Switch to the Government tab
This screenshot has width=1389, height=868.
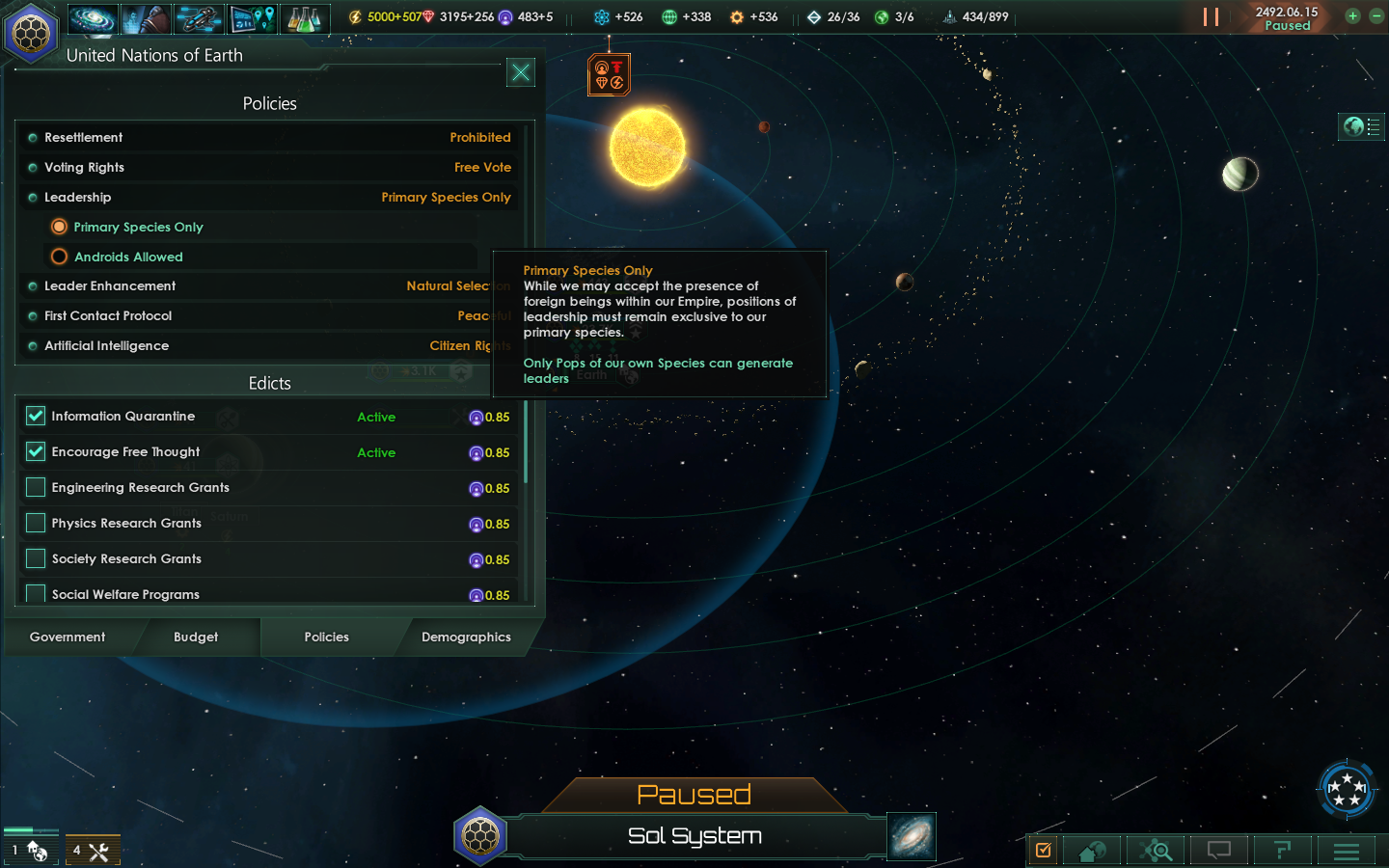pyautogui.click(x=68, y=637)
